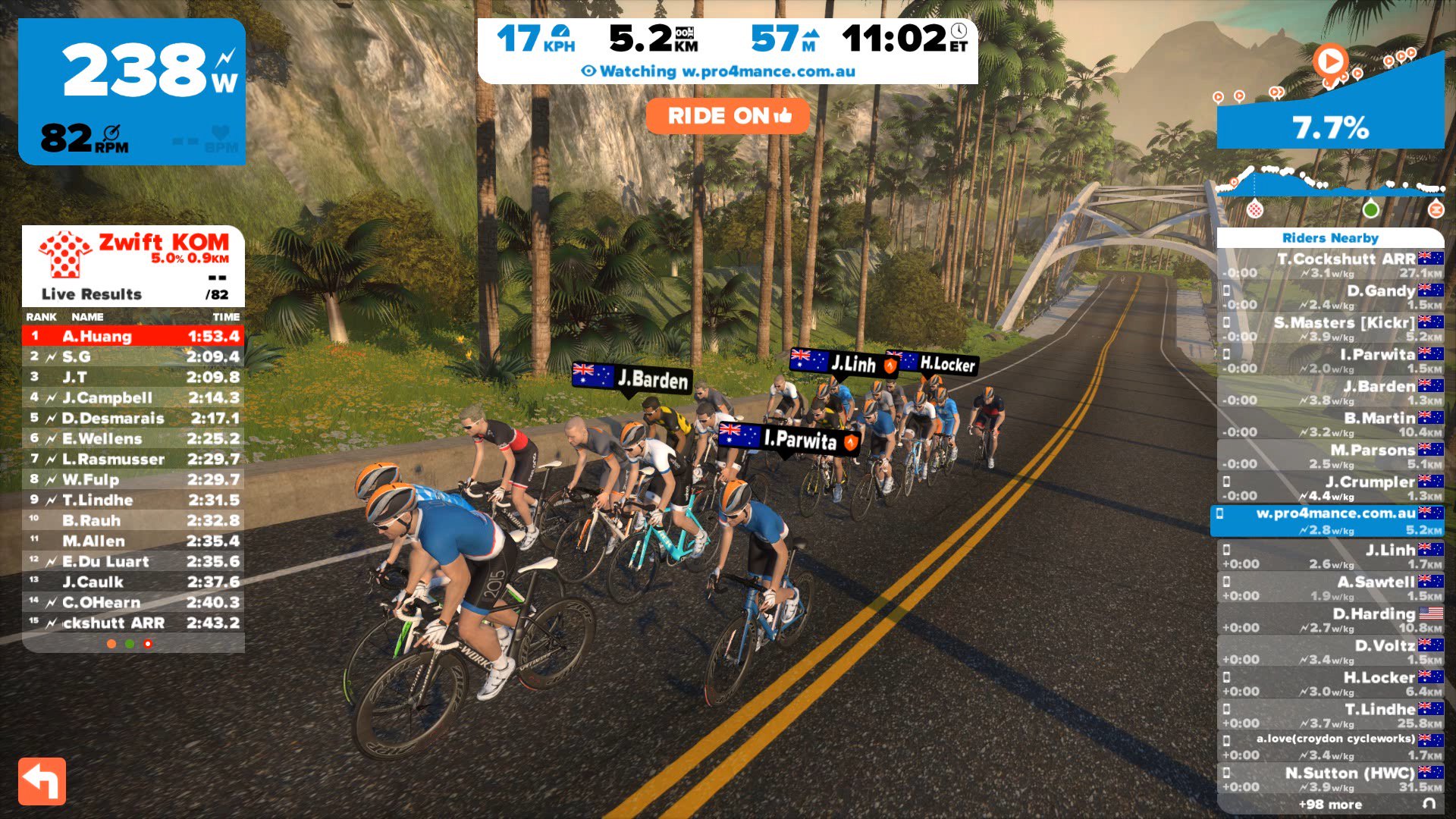Click the Riders Nearby header
Screen dimensions: 1456x819
click(x=1332, y=237)
